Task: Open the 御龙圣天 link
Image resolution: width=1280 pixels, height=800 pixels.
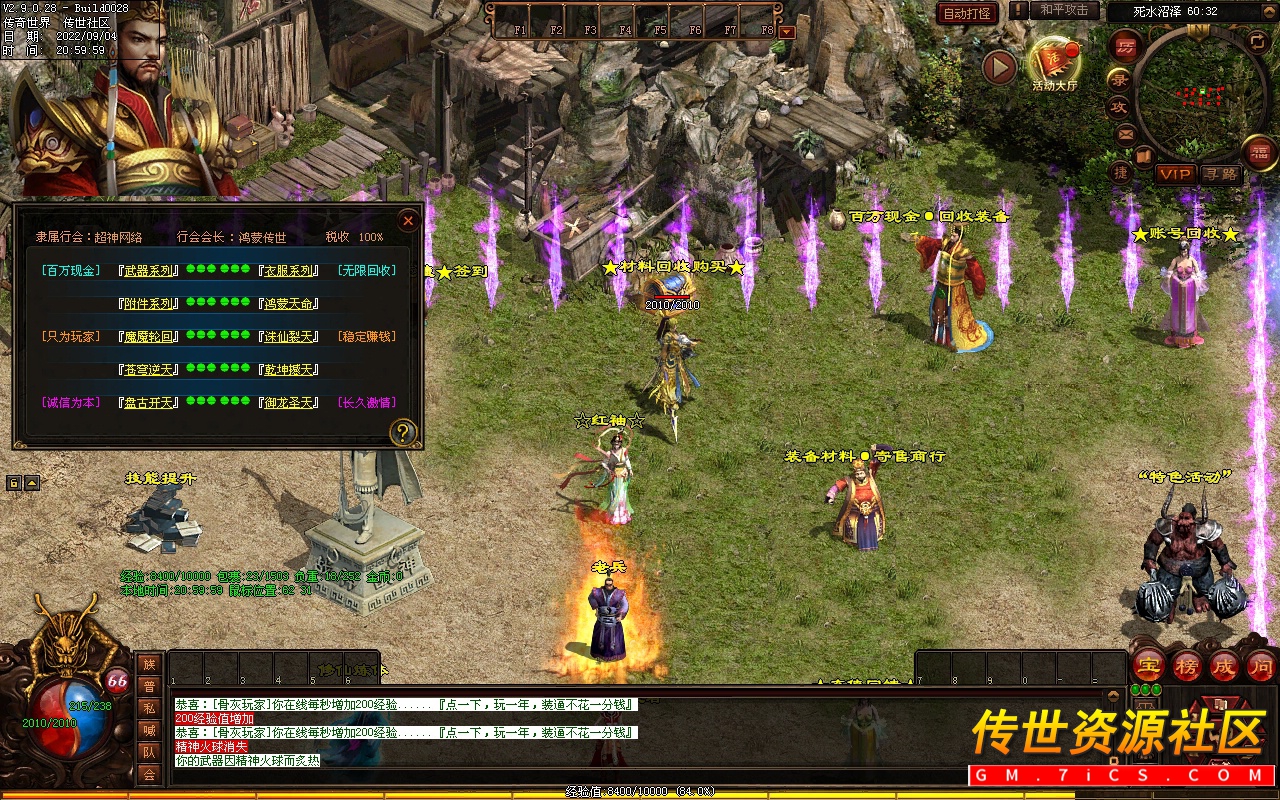Action: pyautogui.click(x=289, y=403)
